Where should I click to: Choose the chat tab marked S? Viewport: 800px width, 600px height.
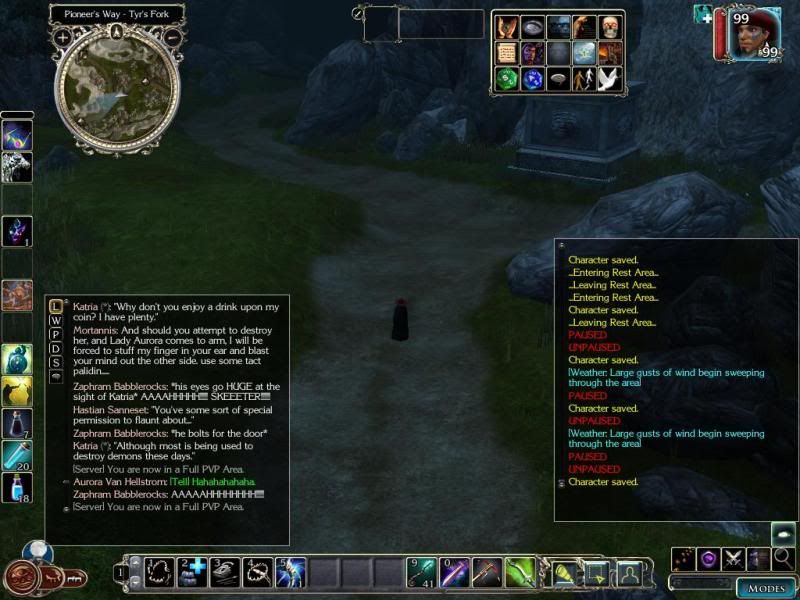click(56, 362)
